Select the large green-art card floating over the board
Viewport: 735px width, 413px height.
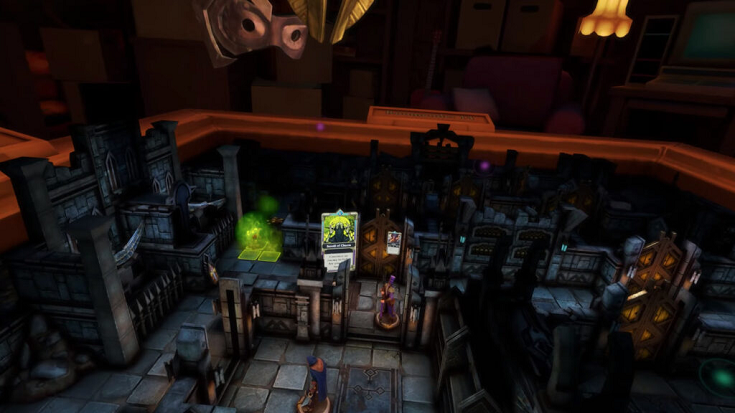click(x=339, y=241)
